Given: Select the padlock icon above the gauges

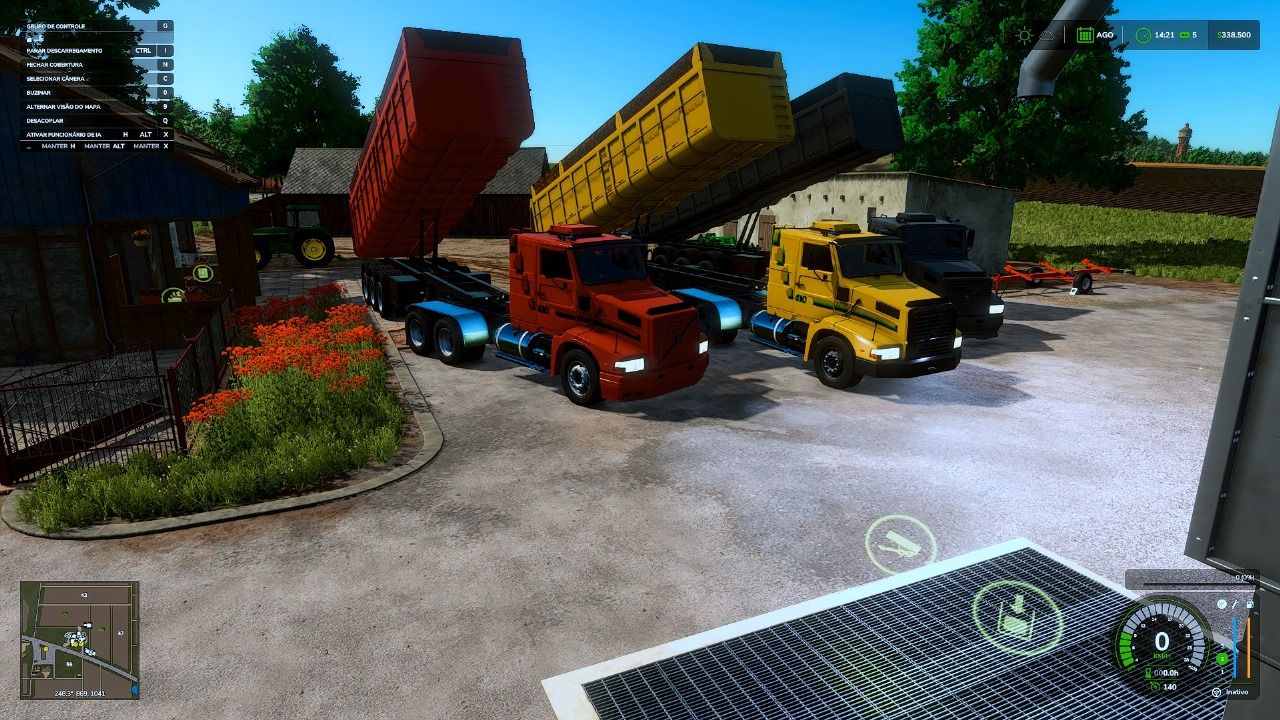Looking at the screenshot, I should [x=1250, y=604].
